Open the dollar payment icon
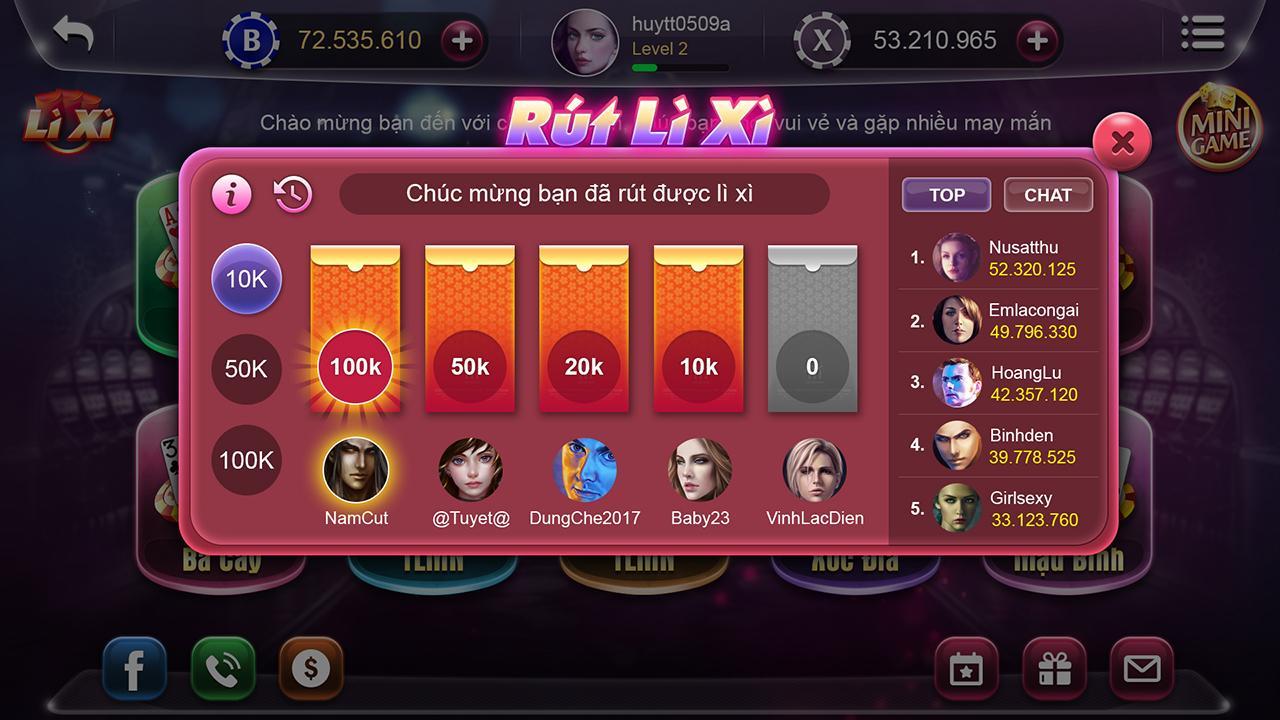 [x=311, y=668]
